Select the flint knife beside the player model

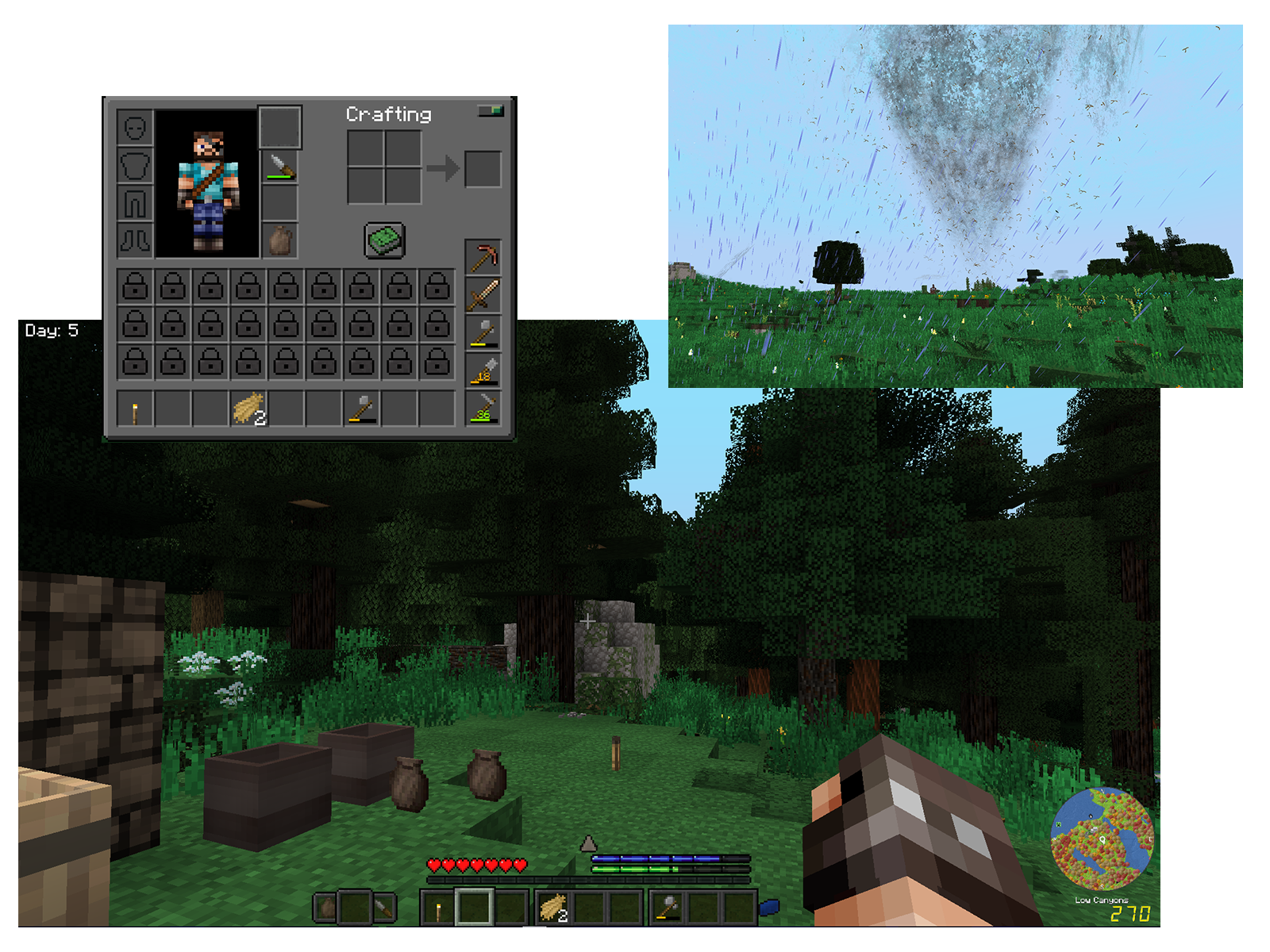pos(281,167)
